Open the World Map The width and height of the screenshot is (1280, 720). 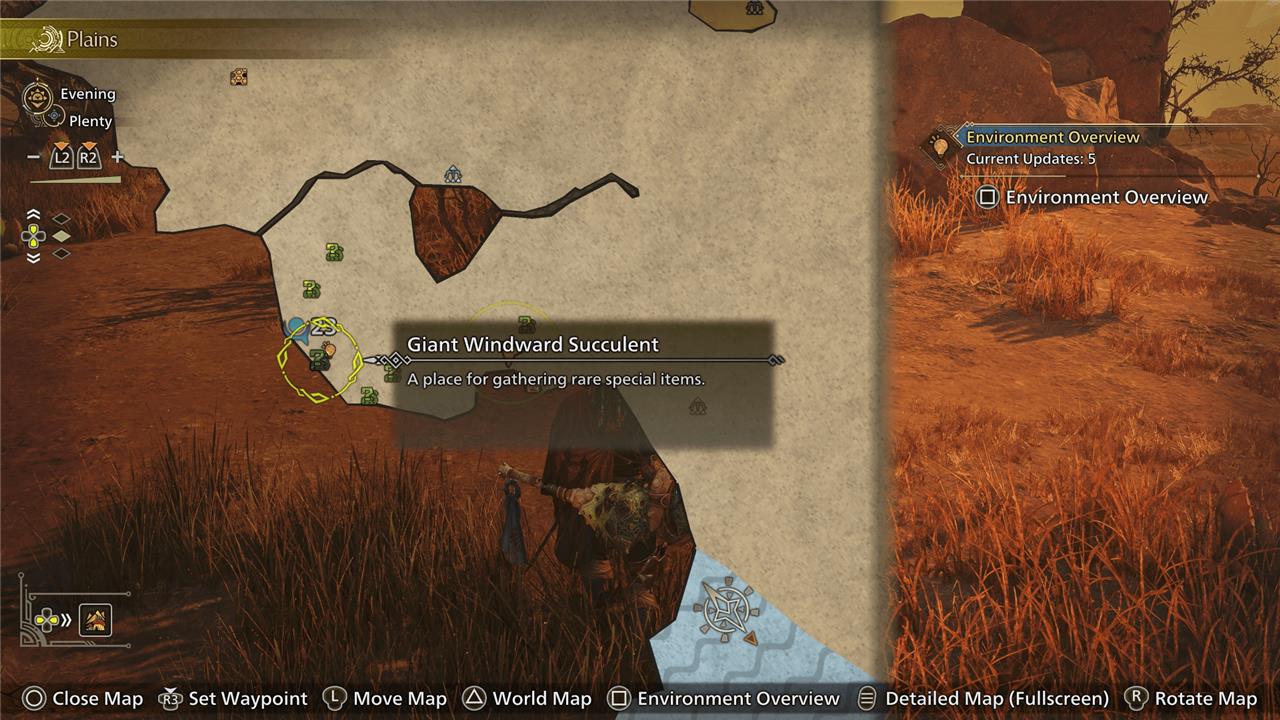click(x=541, y=699)
